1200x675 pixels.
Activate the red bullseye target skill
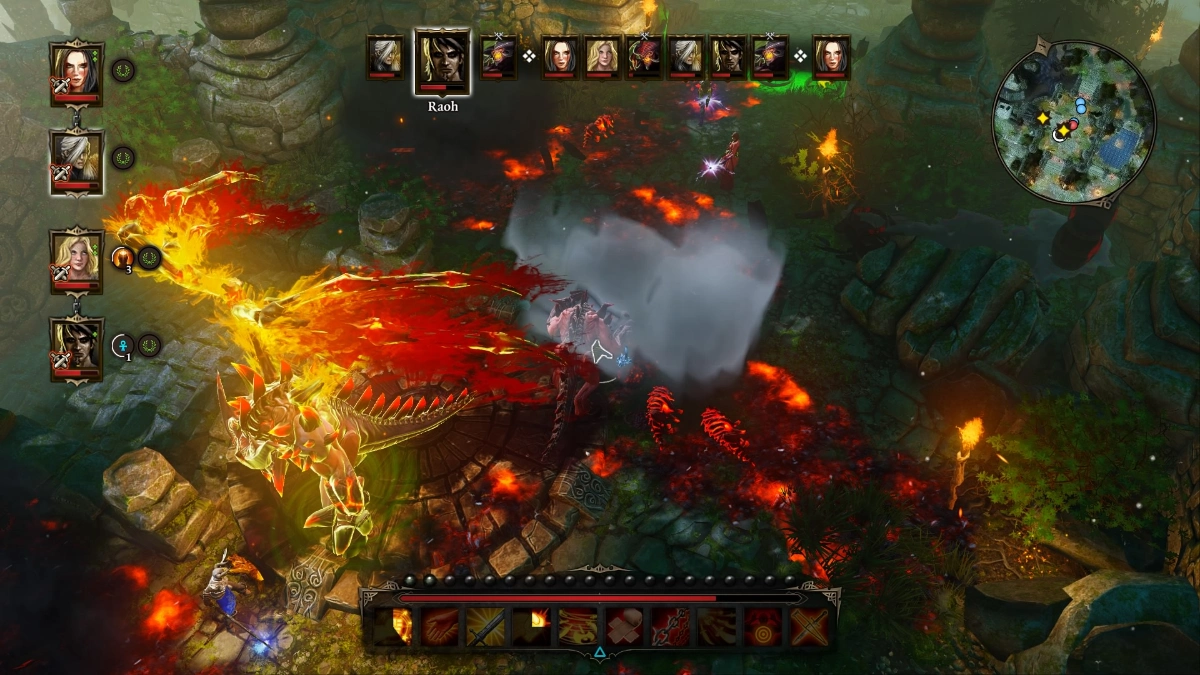tap(762, 628)
